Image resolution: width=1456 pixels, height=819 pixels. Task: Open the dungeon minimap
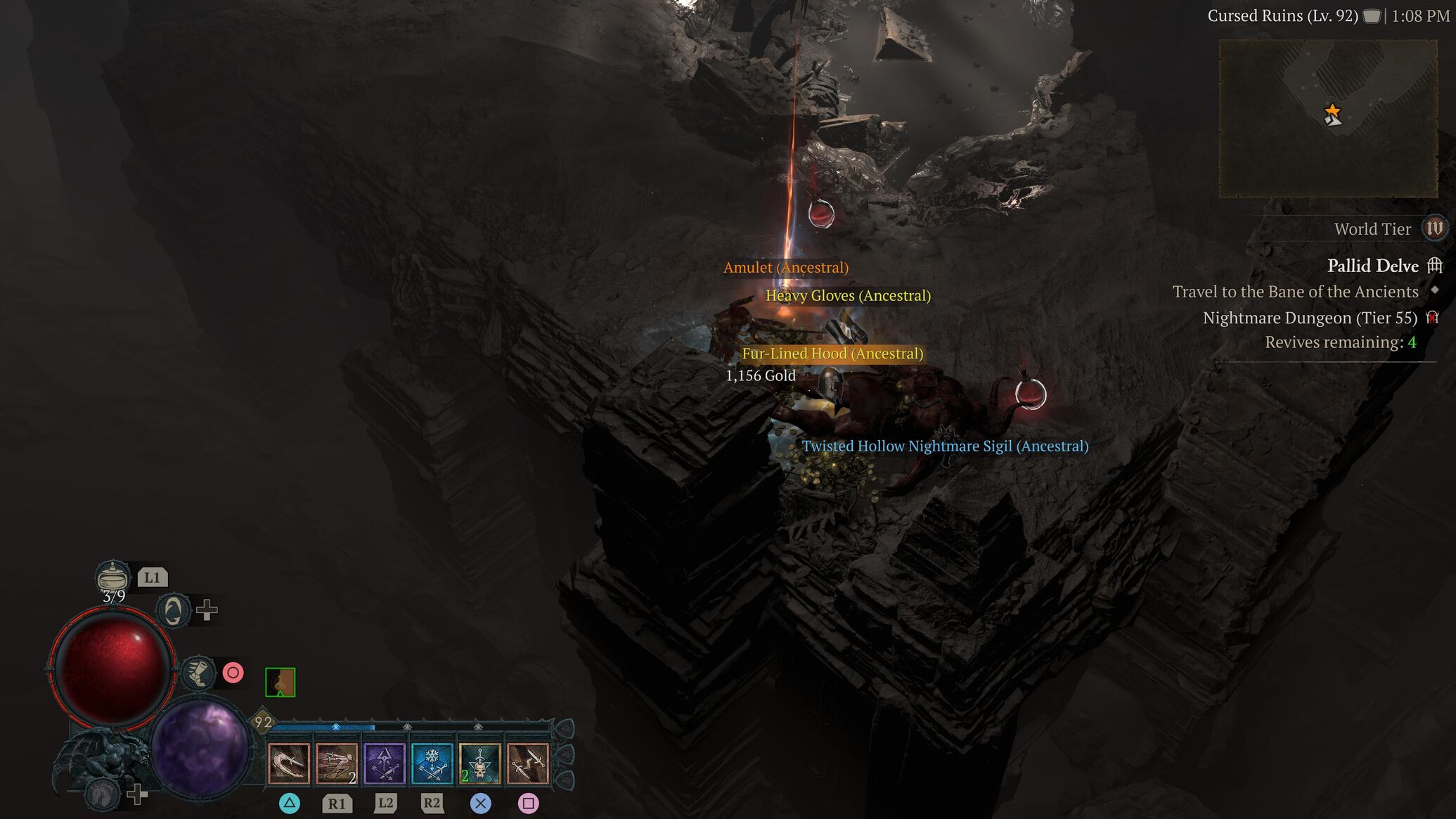click(1327, 118)
